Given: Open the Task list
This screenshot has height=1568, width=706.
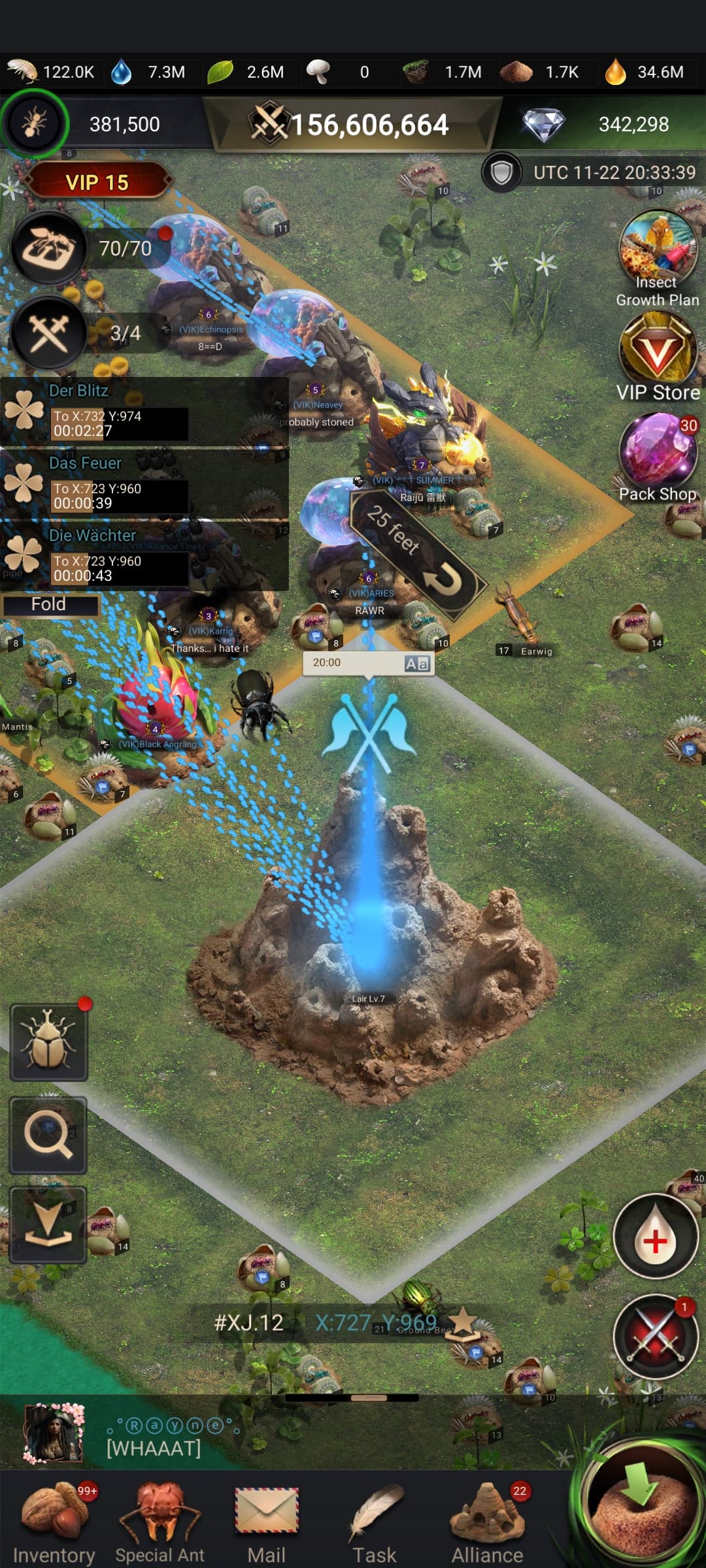Looking at the screenshot, I should pos(375,1522).
